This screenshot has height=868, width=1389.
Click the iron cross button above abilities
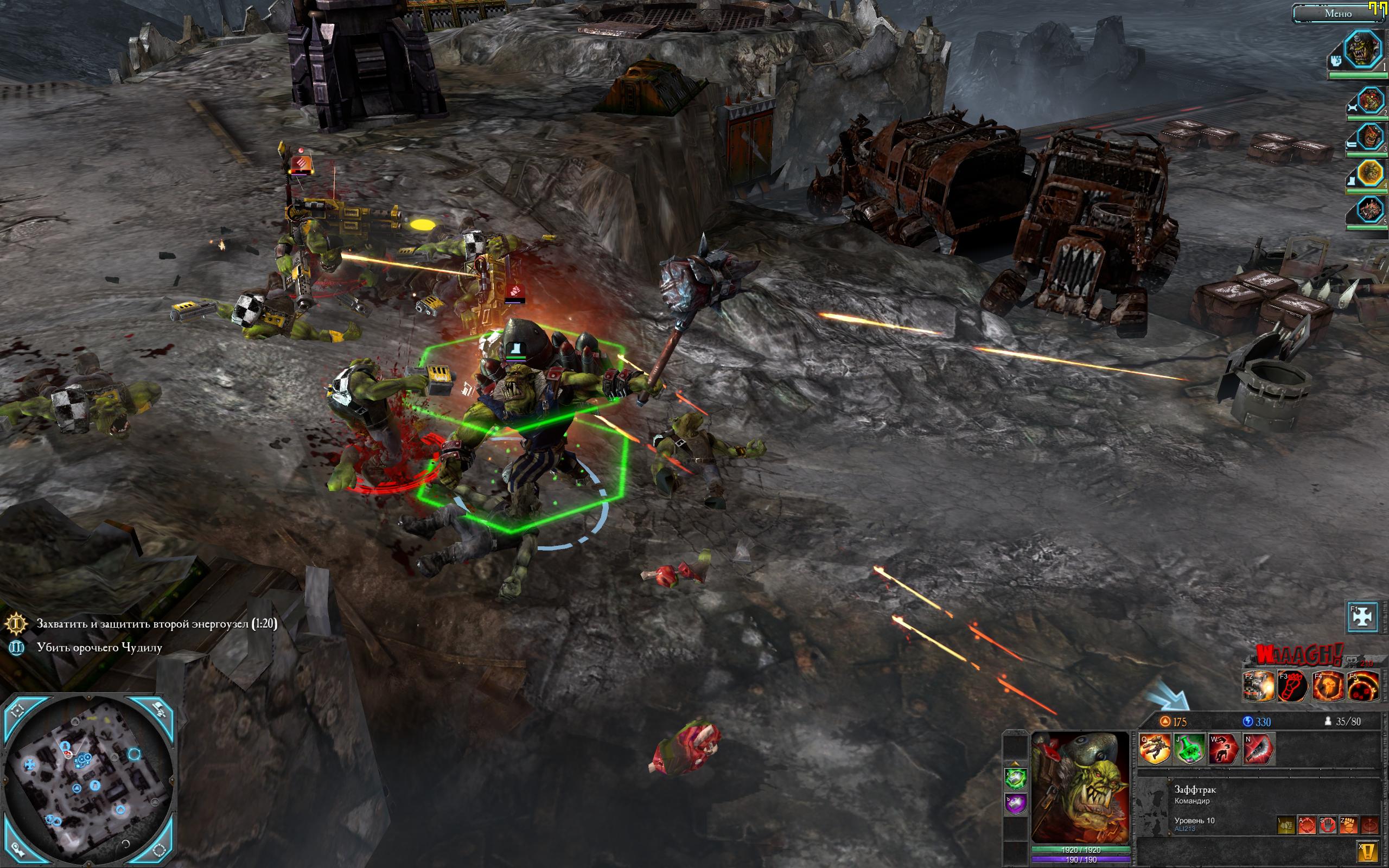[1362, 616]
